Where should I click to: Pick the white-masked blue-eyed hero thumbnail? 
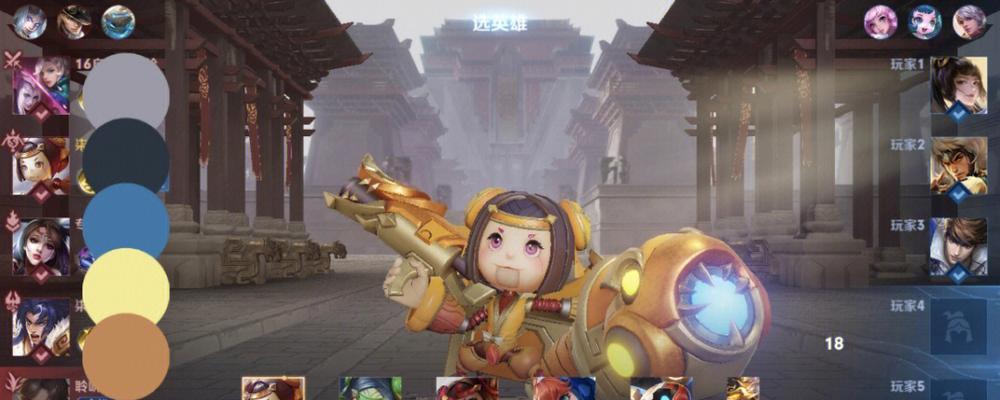[661, 389]
